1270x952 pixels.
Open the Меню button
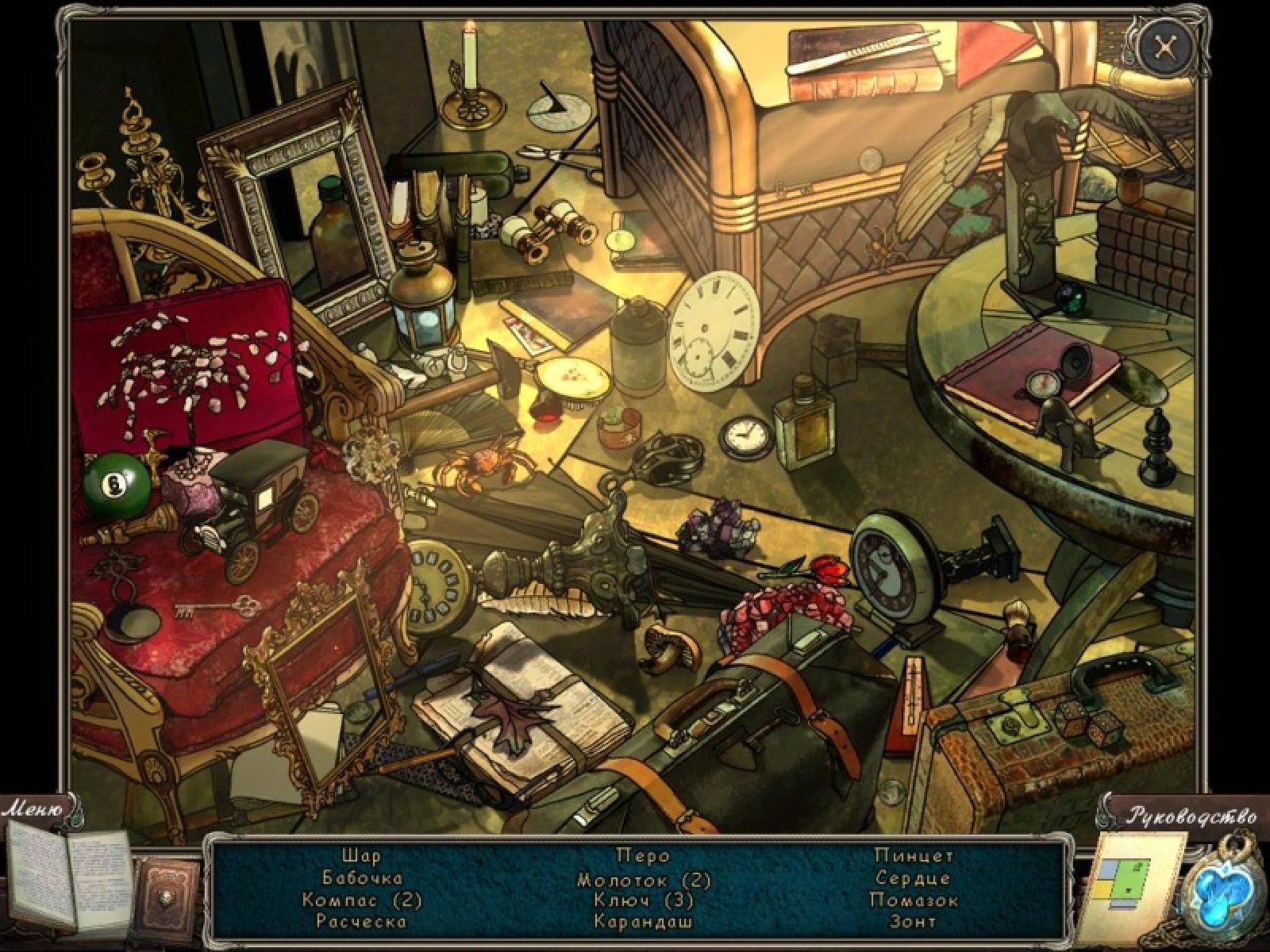33,810
